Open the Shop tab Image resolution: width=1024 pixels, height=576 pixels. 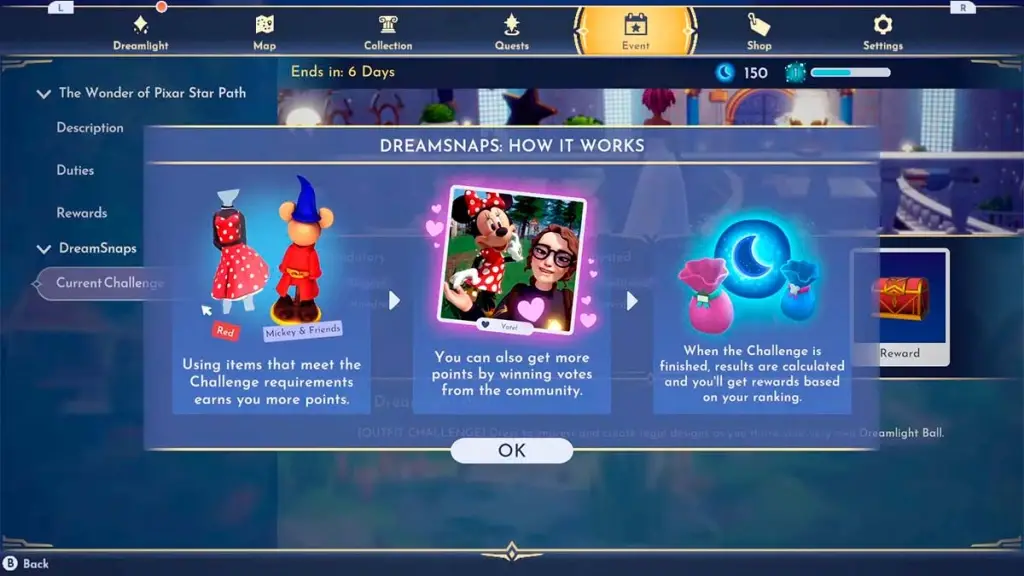point(759,32)
